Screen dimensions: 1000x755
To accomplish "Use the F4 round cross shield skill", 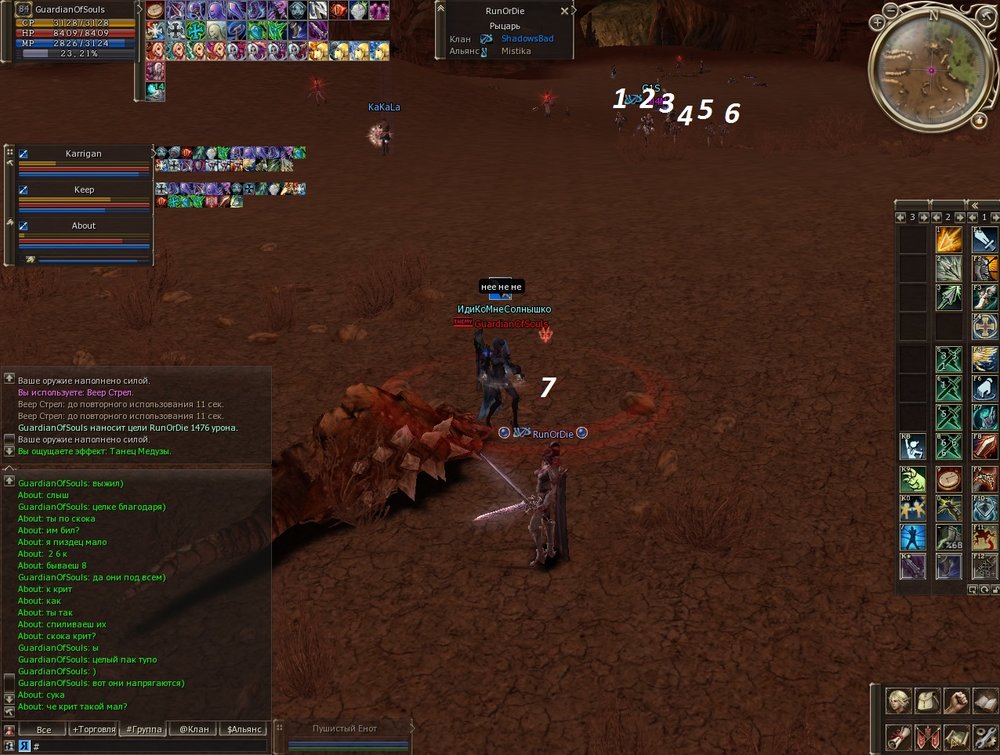I will coord(985,327).
